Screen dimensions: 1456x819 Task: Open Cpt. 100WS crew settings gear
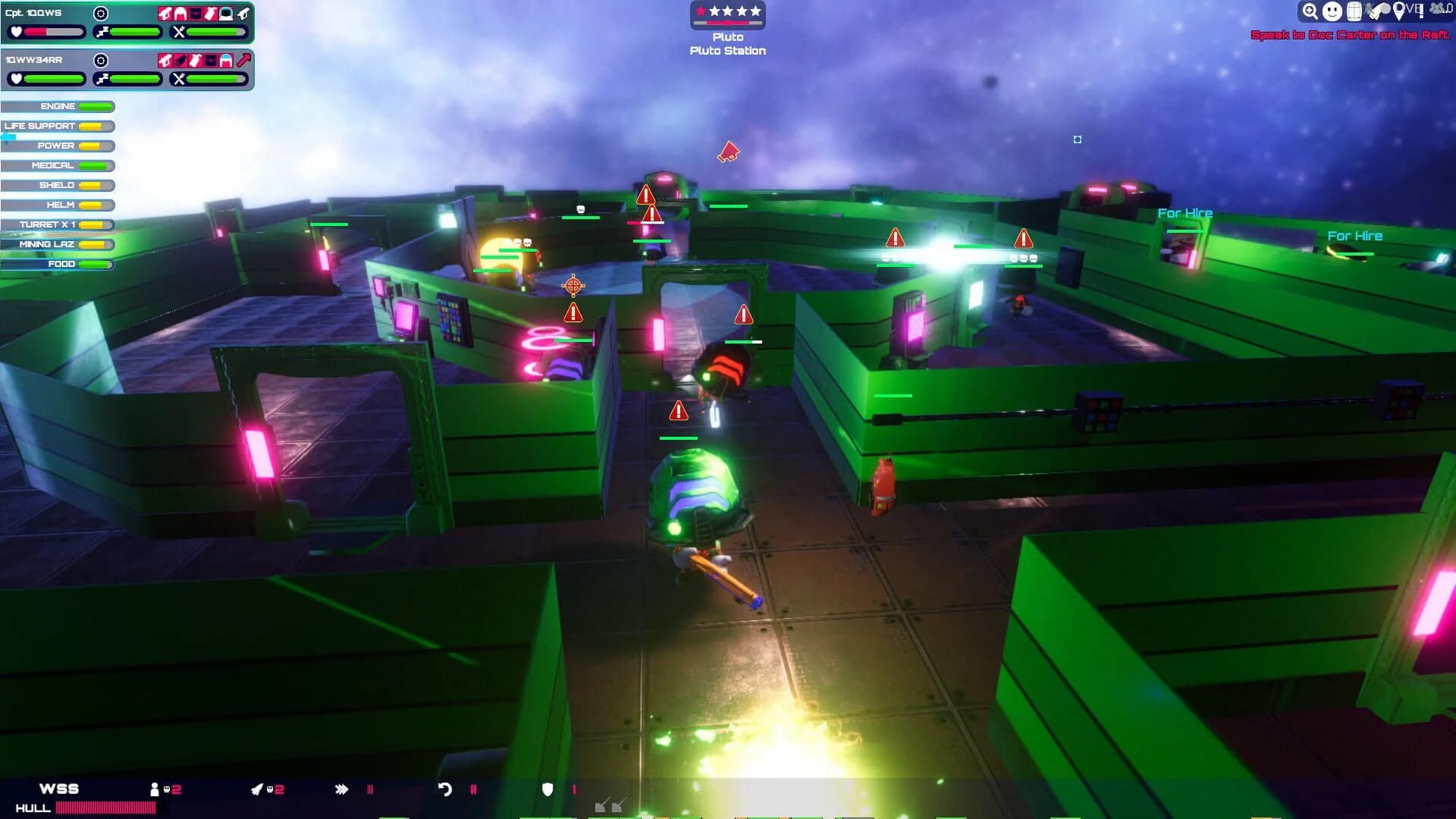tap(100, 13)
